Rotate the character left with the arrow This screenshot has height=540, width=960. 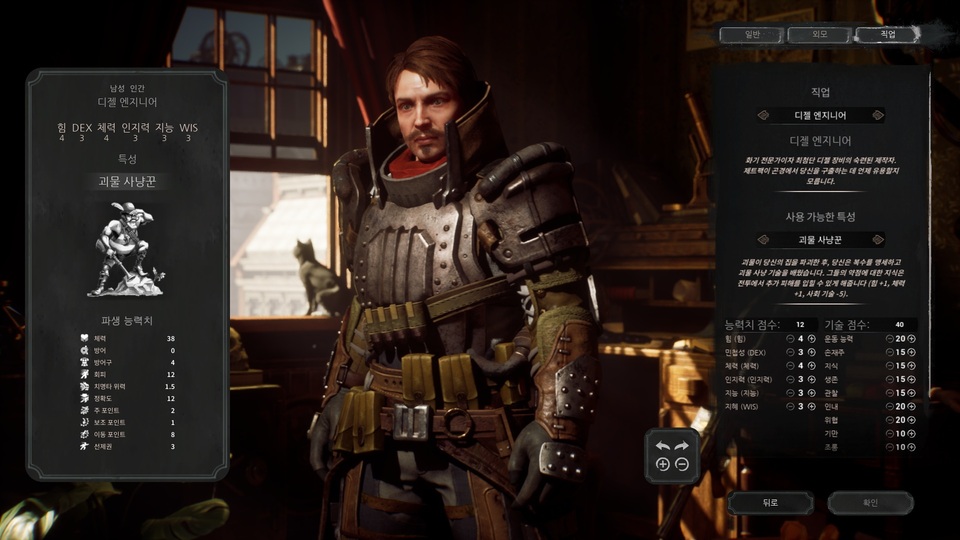662,446
